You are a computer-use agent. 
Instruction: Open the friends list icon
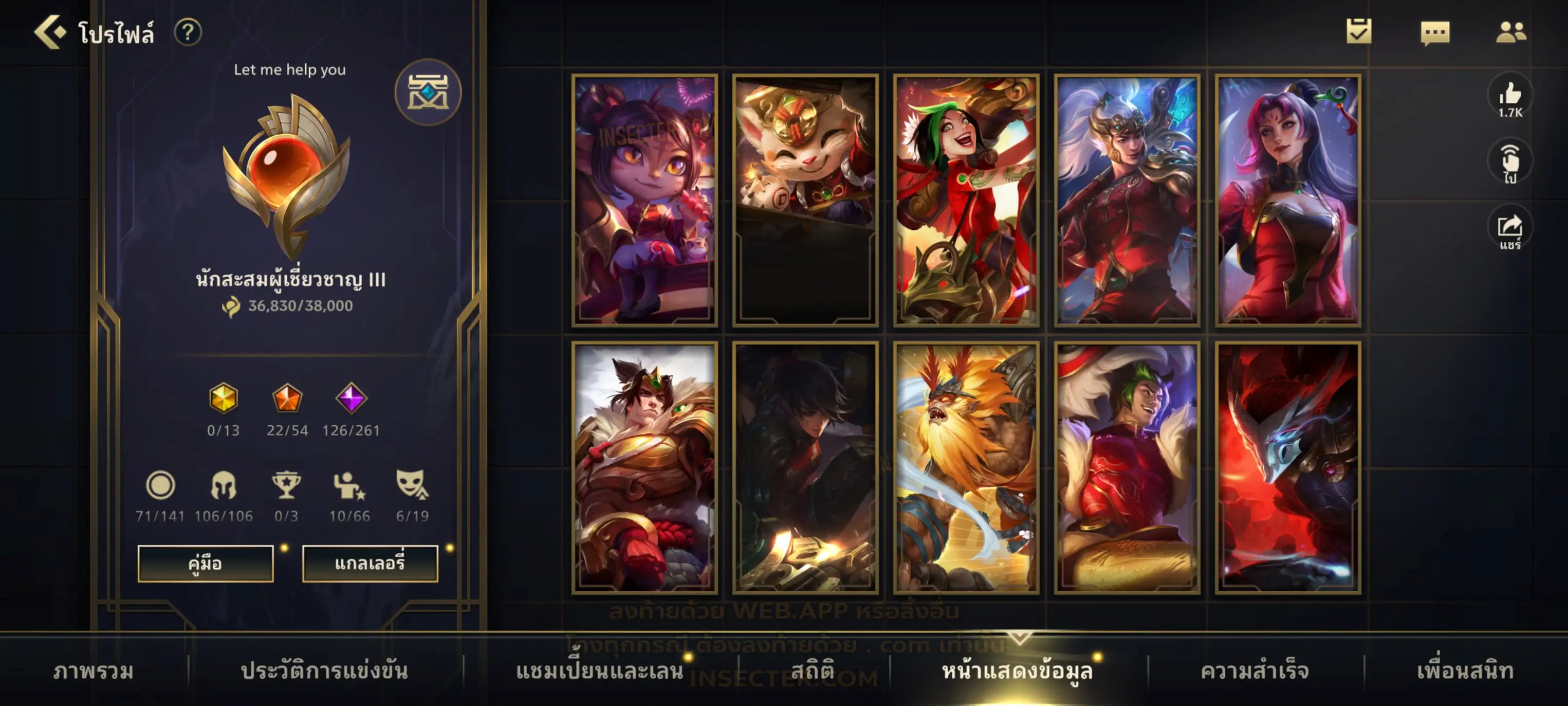1510,32
